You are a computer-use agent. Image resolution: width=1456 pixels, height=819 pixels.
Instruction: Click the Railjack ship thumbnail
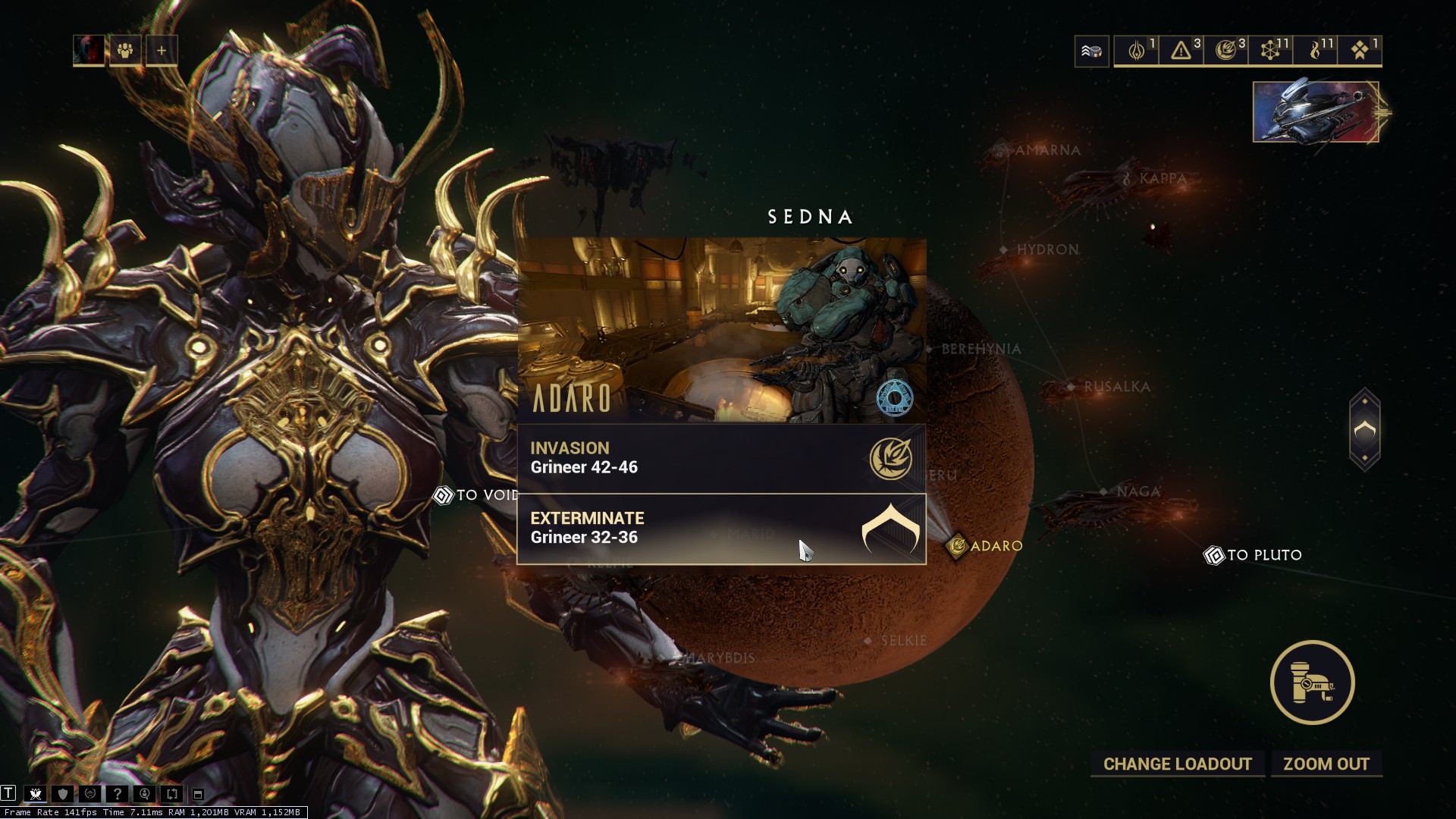coord(1316,112)
